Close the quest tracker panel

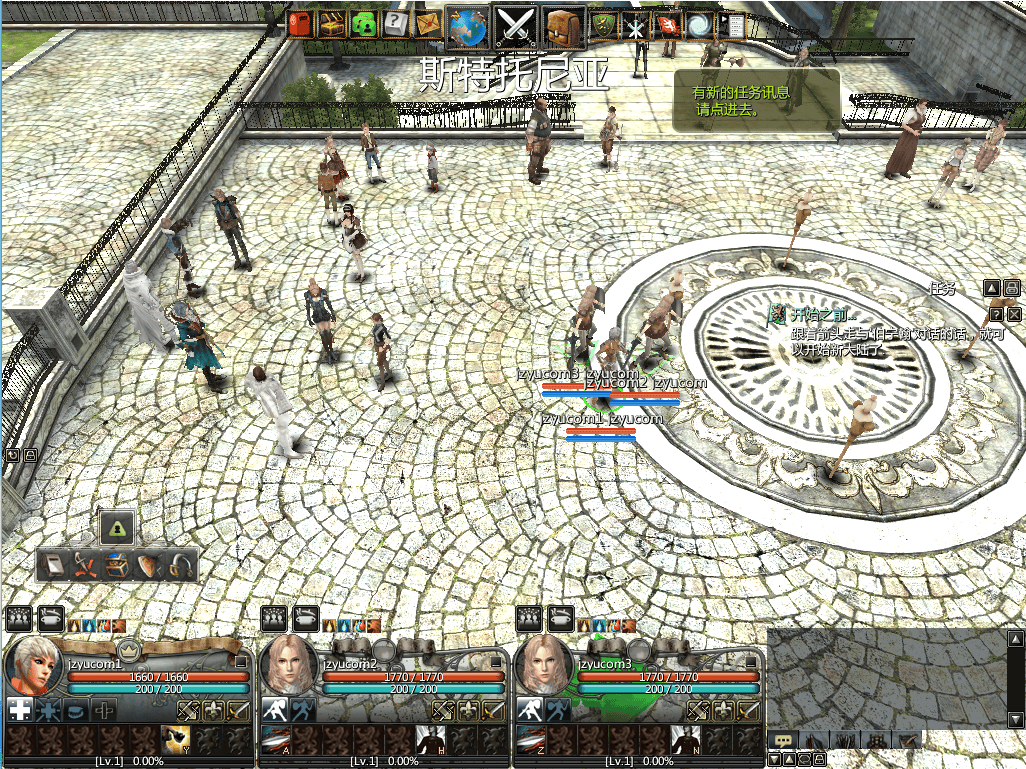tap(1015, 314)
